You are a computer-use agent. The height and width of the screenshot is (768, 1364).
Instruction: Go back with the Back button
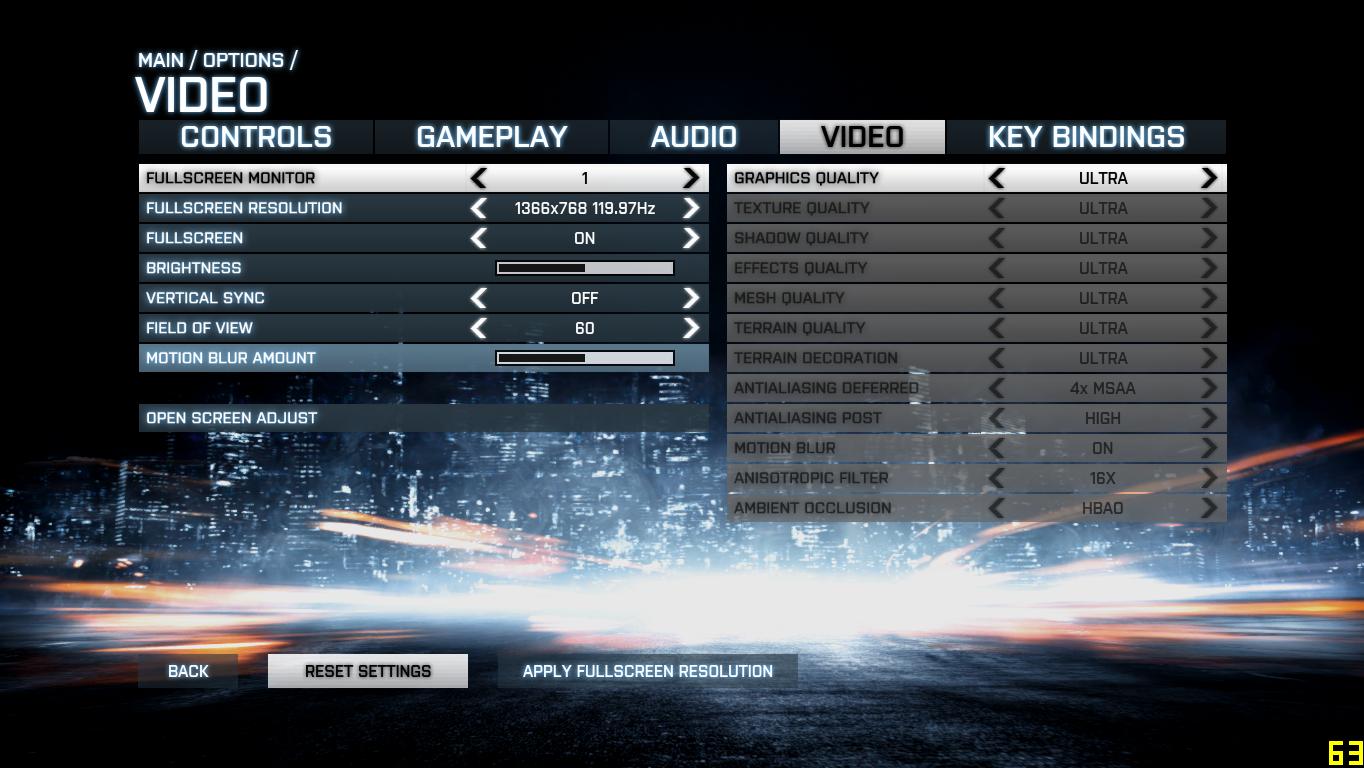(x=188, y=671)
